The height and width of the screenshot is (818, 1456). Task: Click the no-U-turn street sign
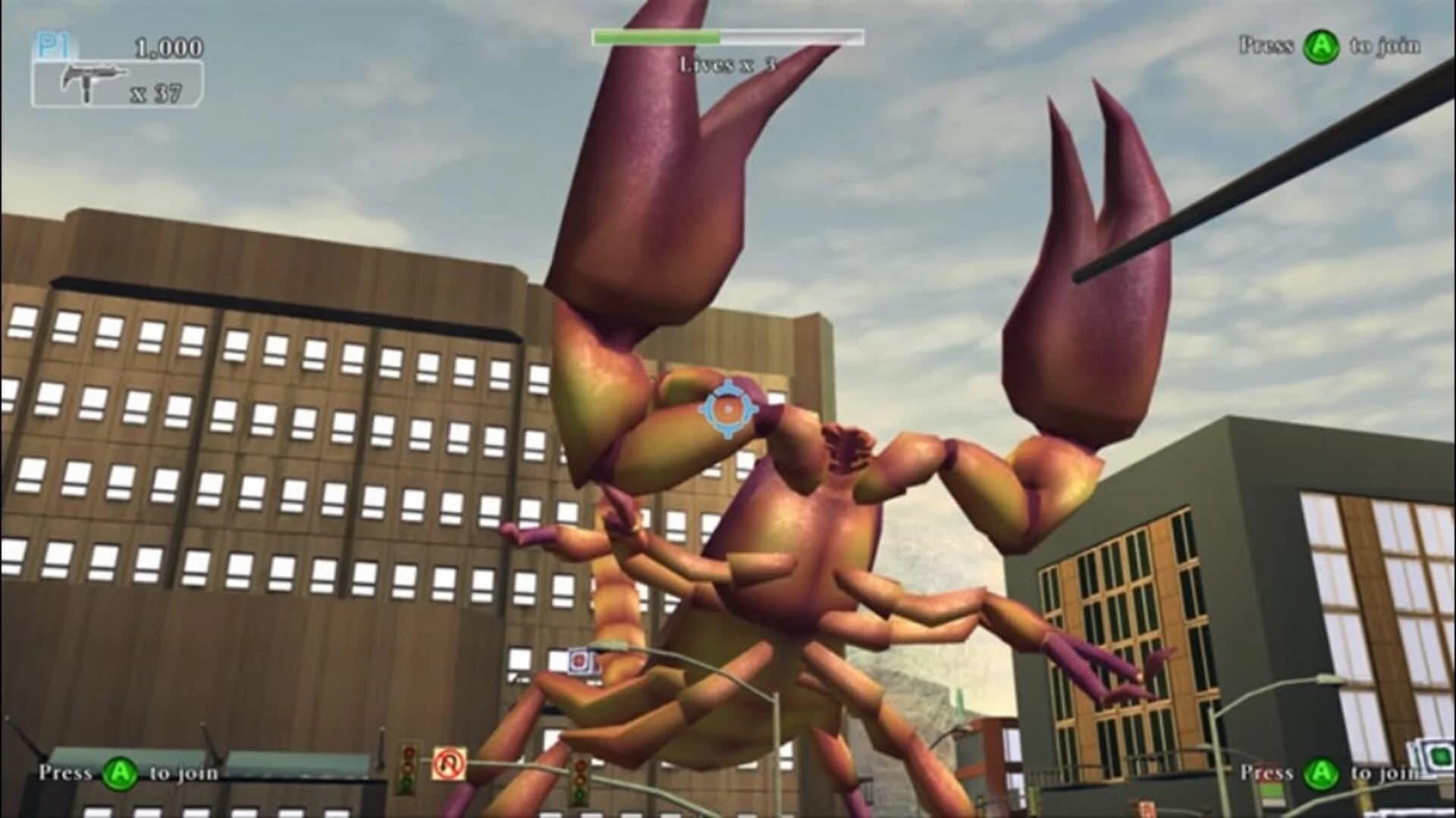[x=449, y=763]
